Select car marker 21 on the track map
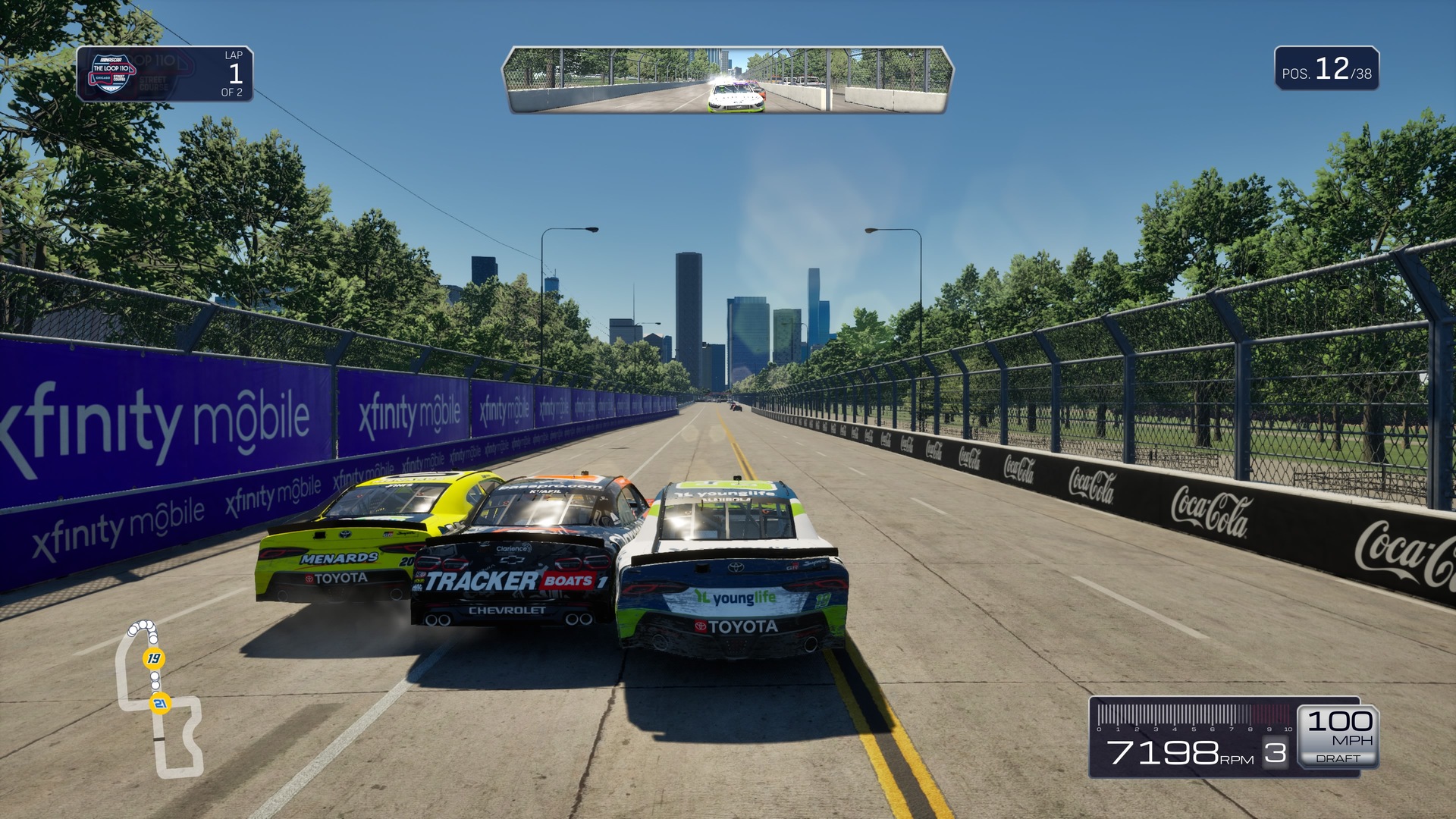The width and height of the screenshot is (1456, 819). [x=160, y=704]
